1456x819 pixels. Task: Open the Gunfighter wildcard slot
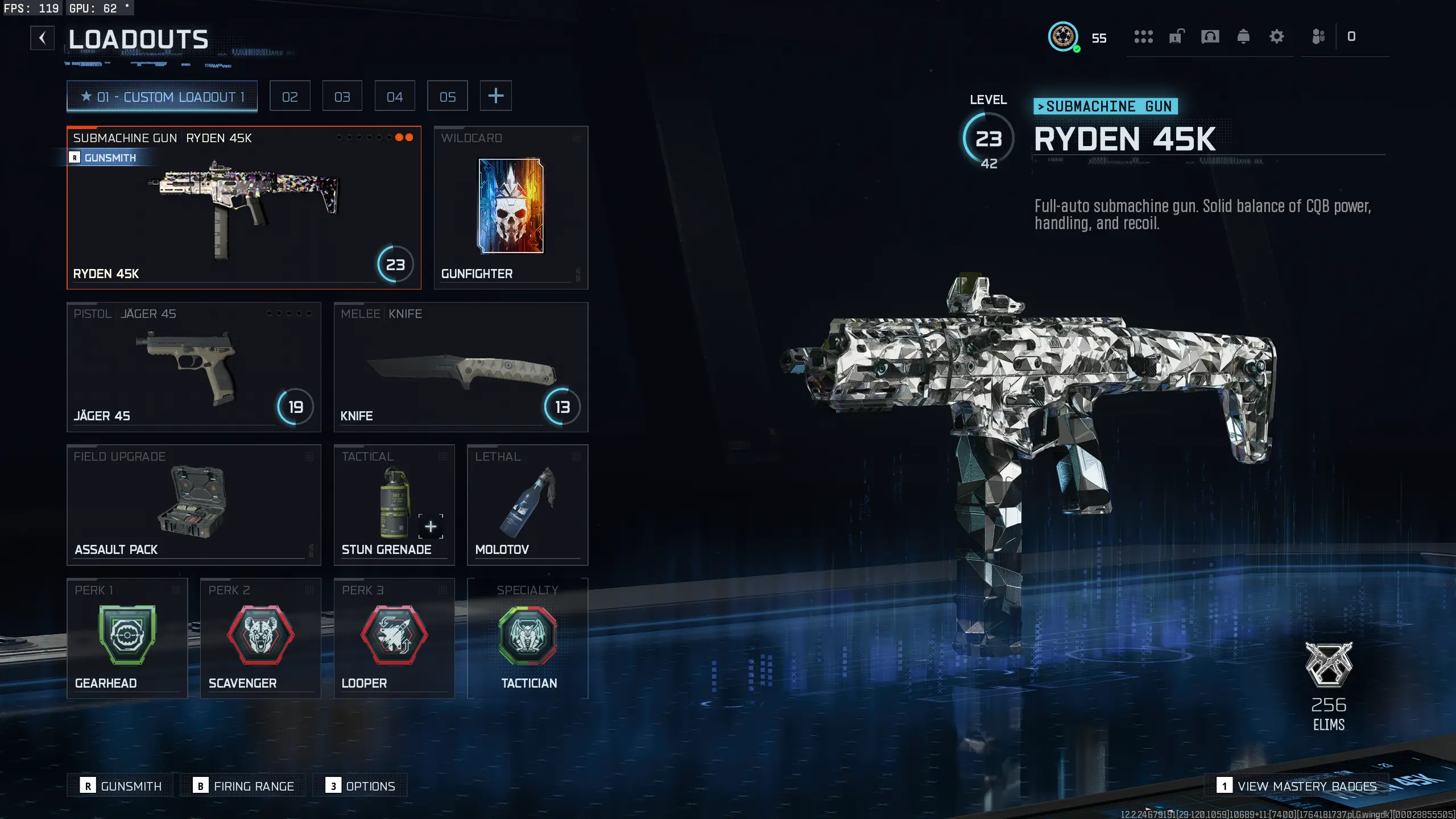coord(511,208)
